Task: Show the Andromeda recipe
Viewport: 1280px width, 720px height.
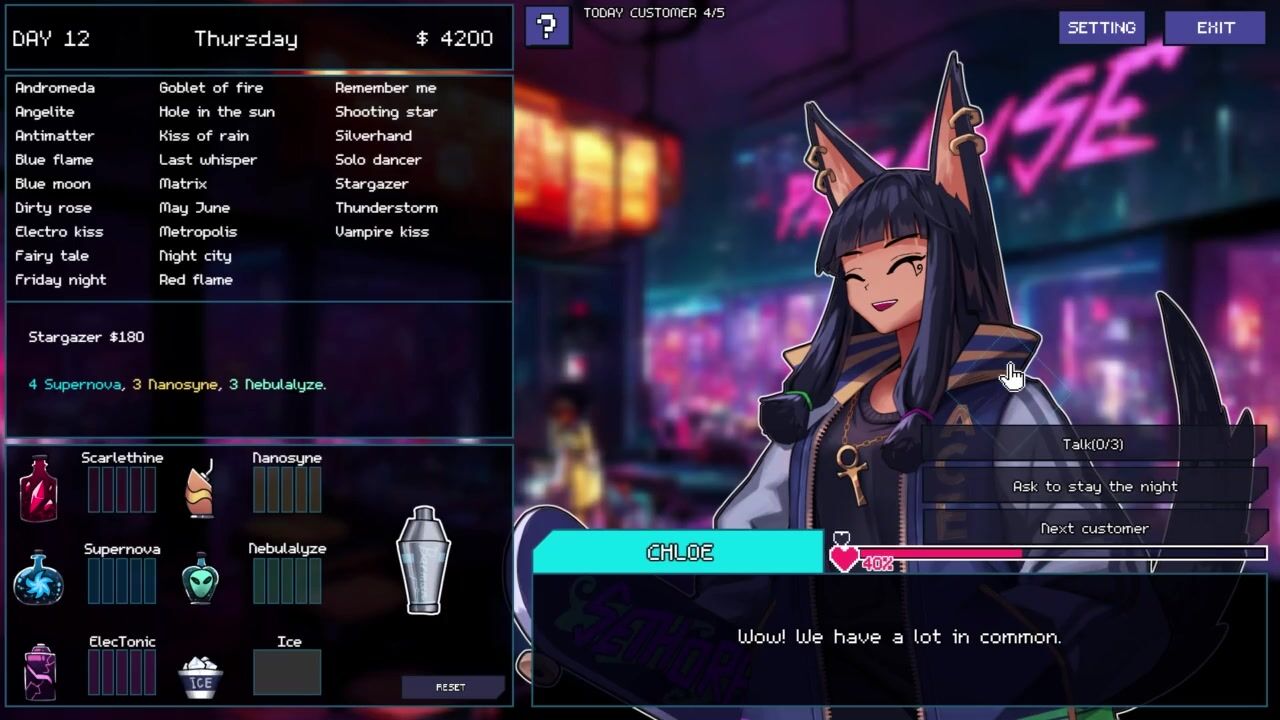Action: 55,88
